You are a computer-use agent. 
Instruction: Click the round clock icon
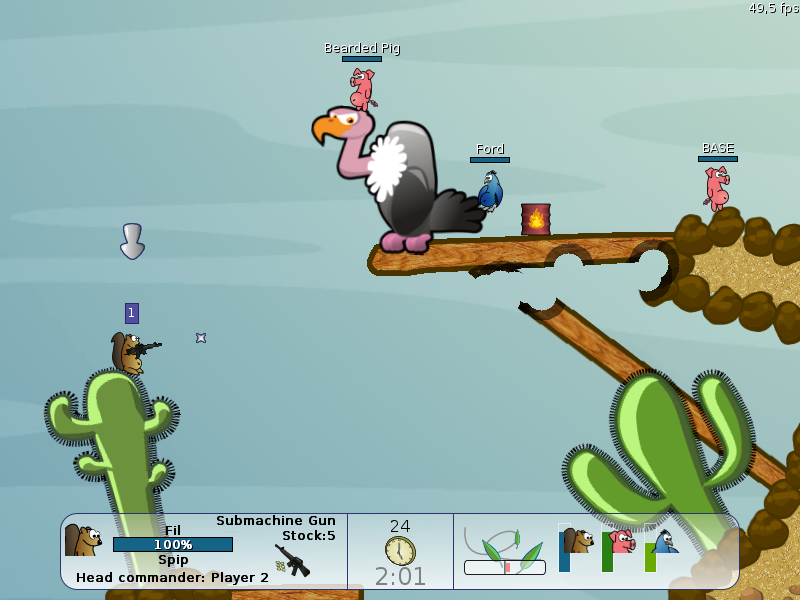point(400,550)
